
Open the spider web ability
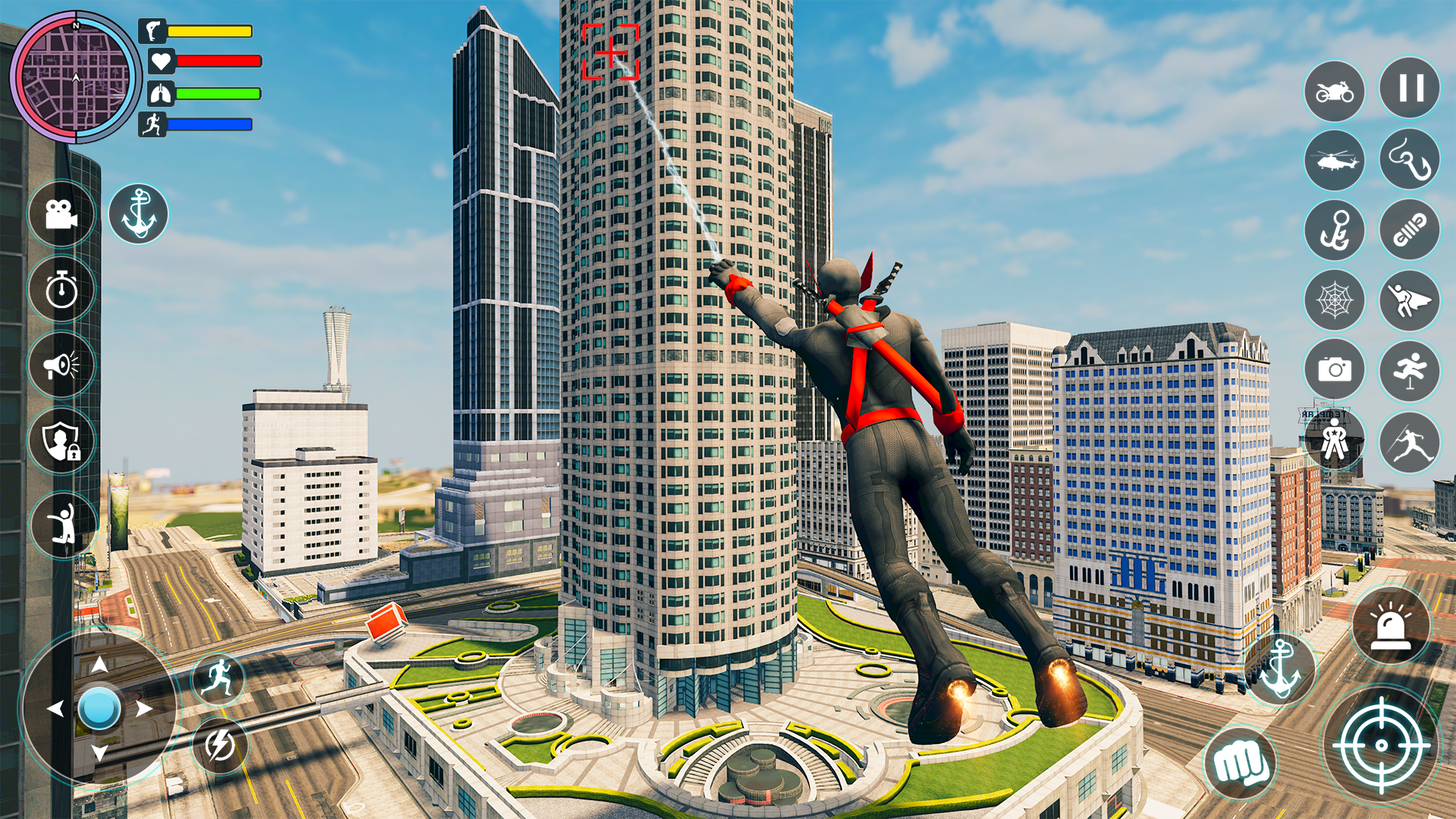point(1335,301)
